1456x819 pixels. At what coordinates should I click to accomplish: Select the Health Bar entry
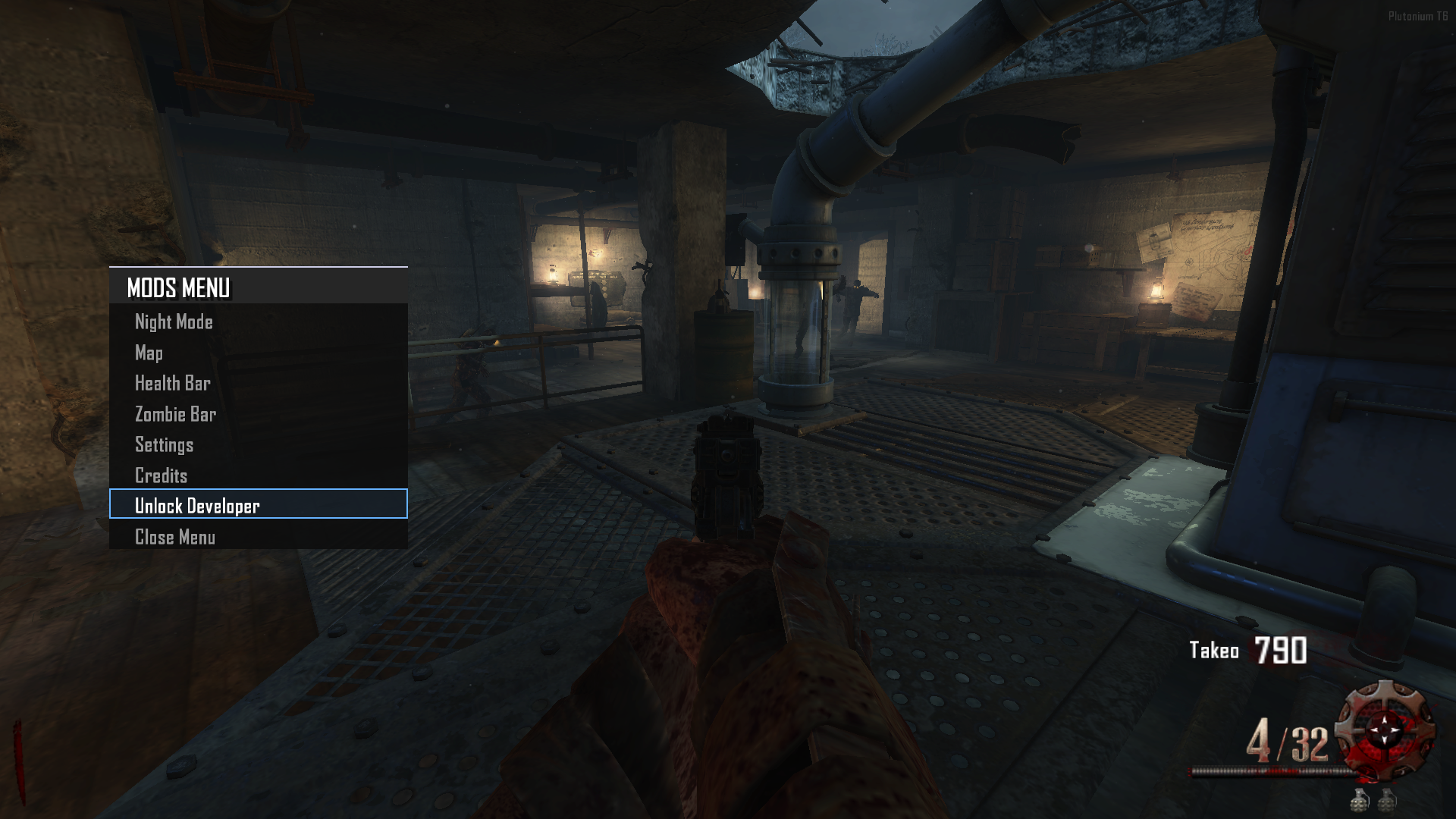173,383
